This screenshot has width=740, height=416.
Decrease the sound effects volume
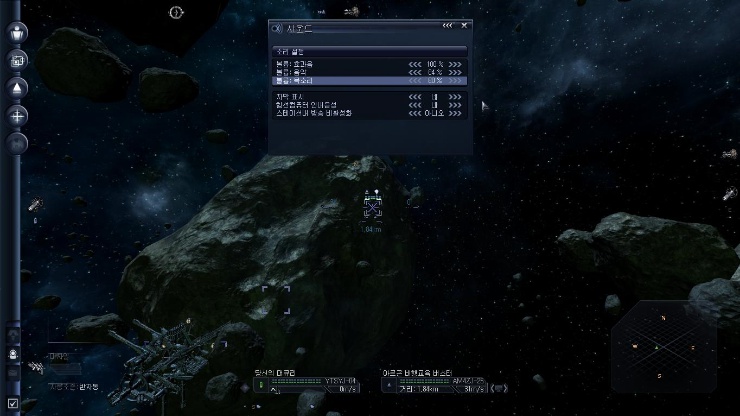point(415,64)
